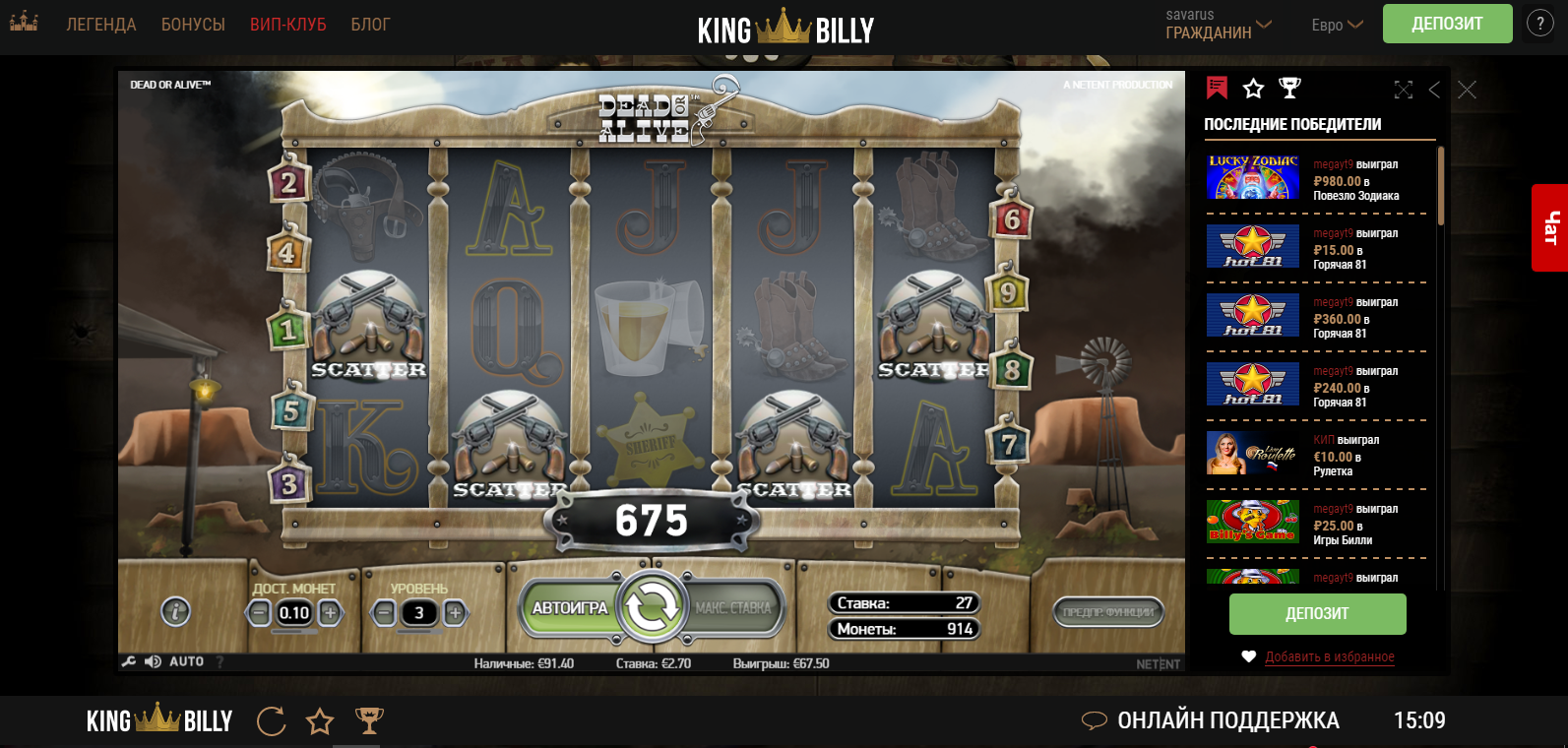Image resolution: width=1568 pixels, height=748 pixels.
Task: Expand the game to fullscreen
Action: pos(1404,90)
